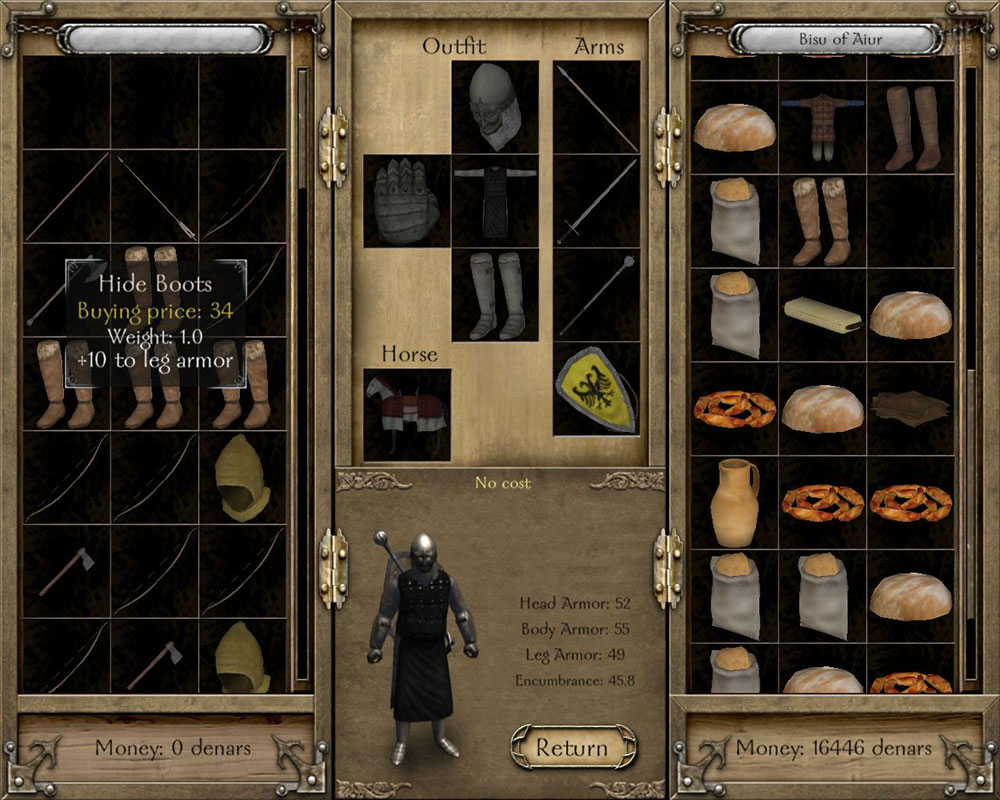The image size is (1000, 800).
Task: Choose the equipped sword in Arms
Action: pos(597,200)
